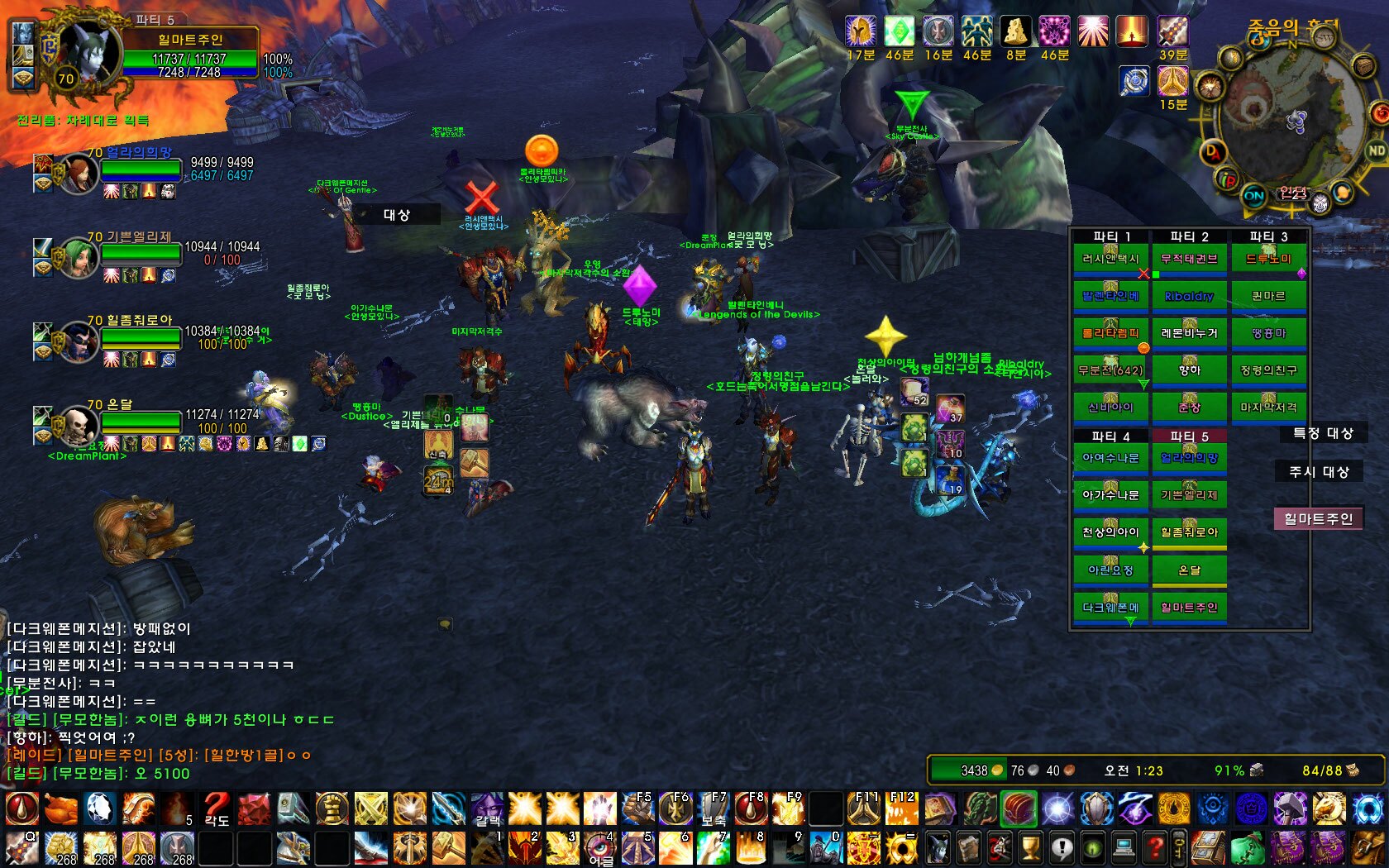
Task: Use the roast chicken food item
Action: tap(60, 808)
